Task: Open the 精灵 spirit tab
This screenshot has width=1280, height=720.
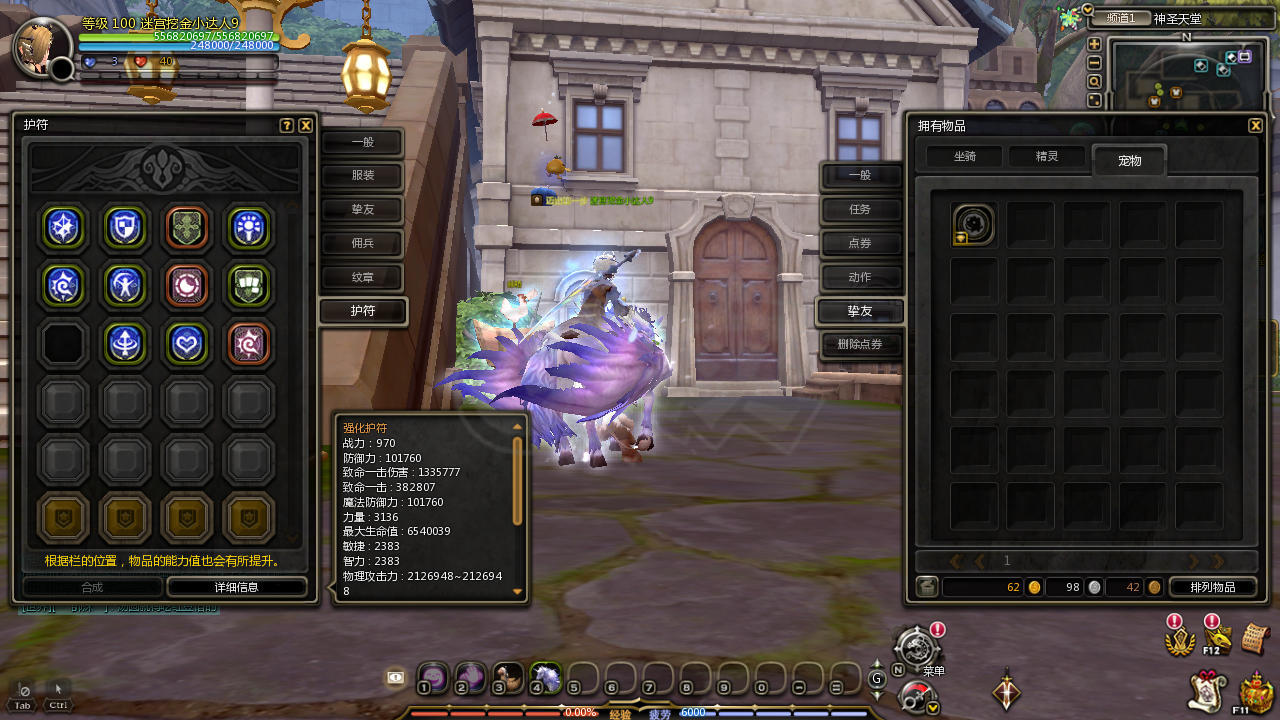Action: coord(1046,157)
